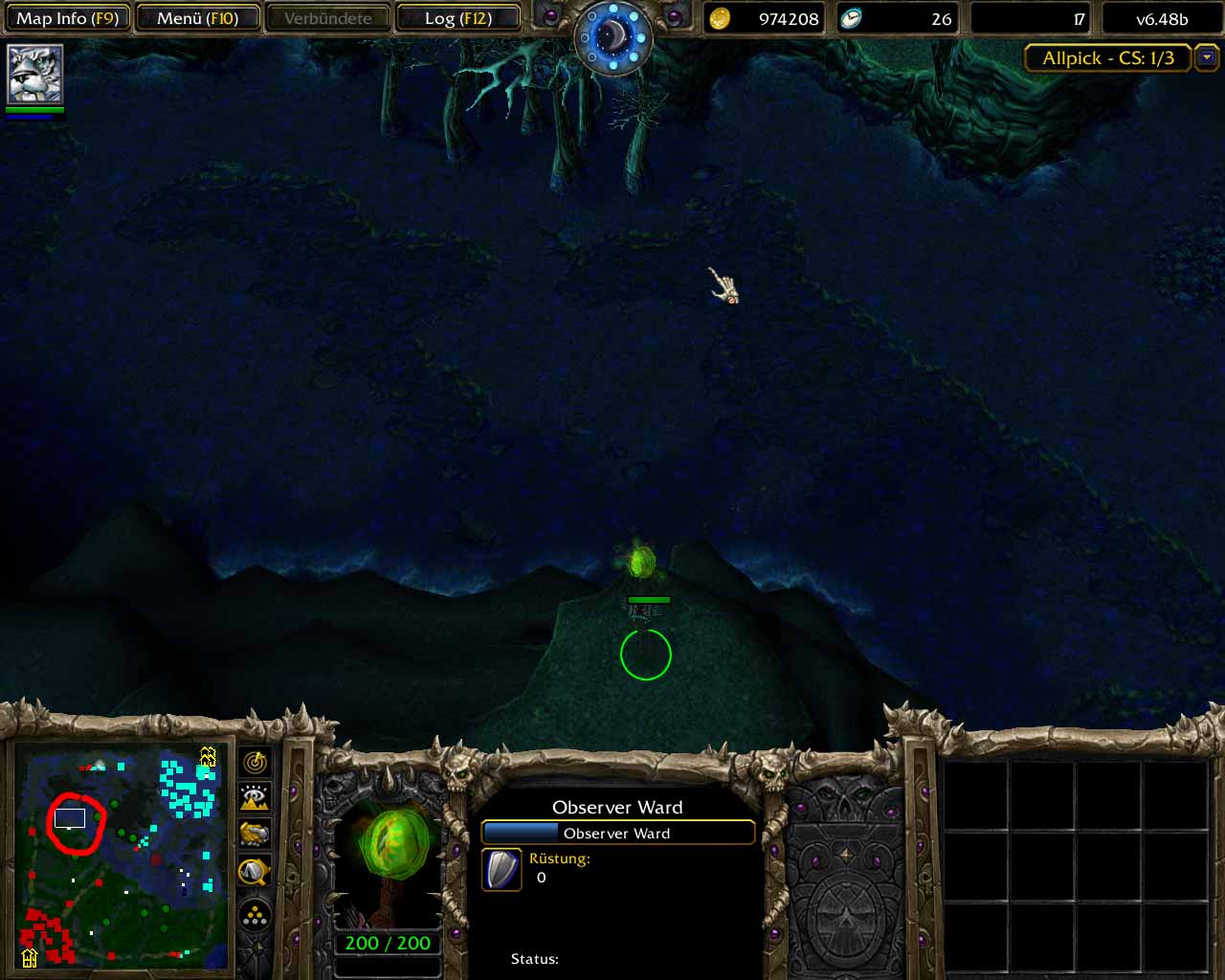Collapse the Allpick scoreboard with the arrow

[x=1207, y=57]
